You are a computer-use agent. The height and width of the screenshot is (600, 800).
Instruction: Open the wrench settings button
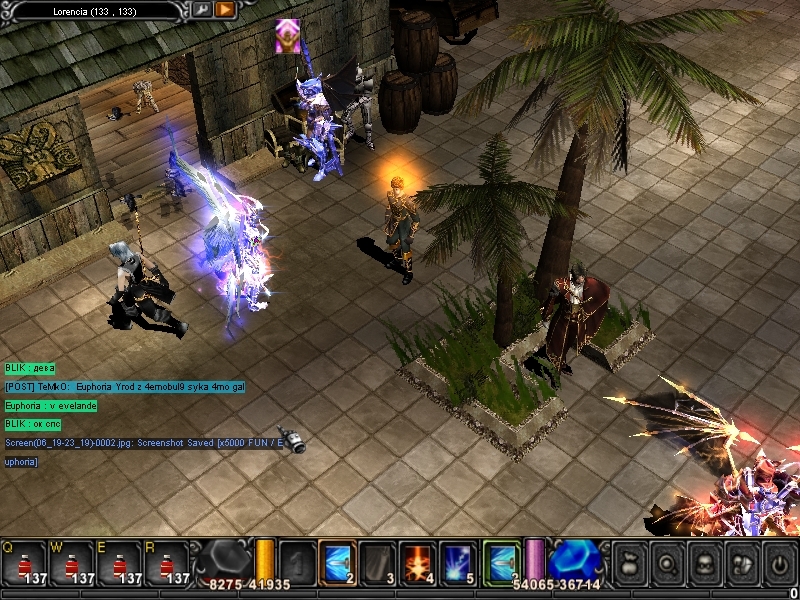201,9
